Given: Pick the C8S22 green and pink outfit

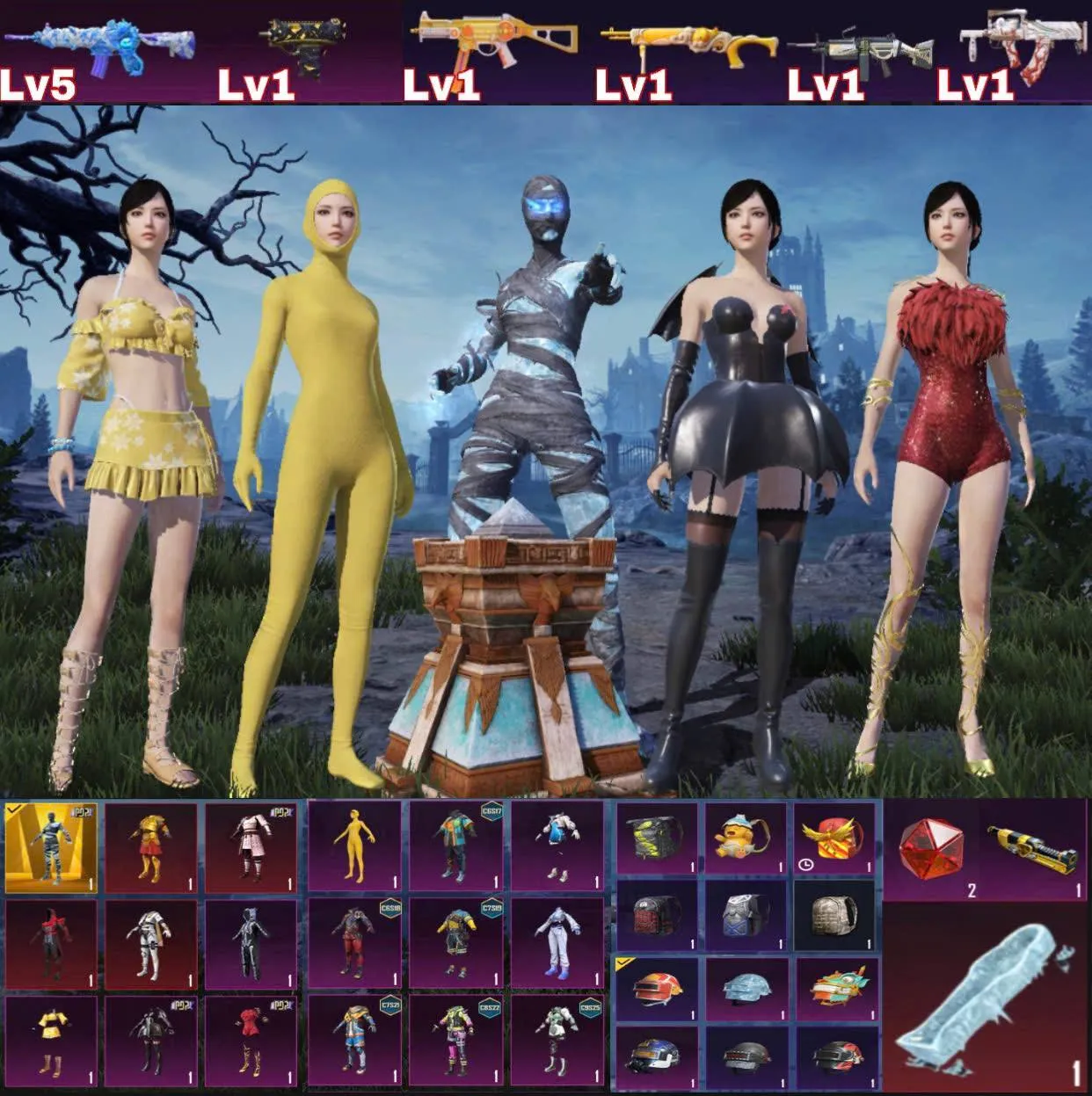Looking at the screenshot, I should (x=455, y=1040).
